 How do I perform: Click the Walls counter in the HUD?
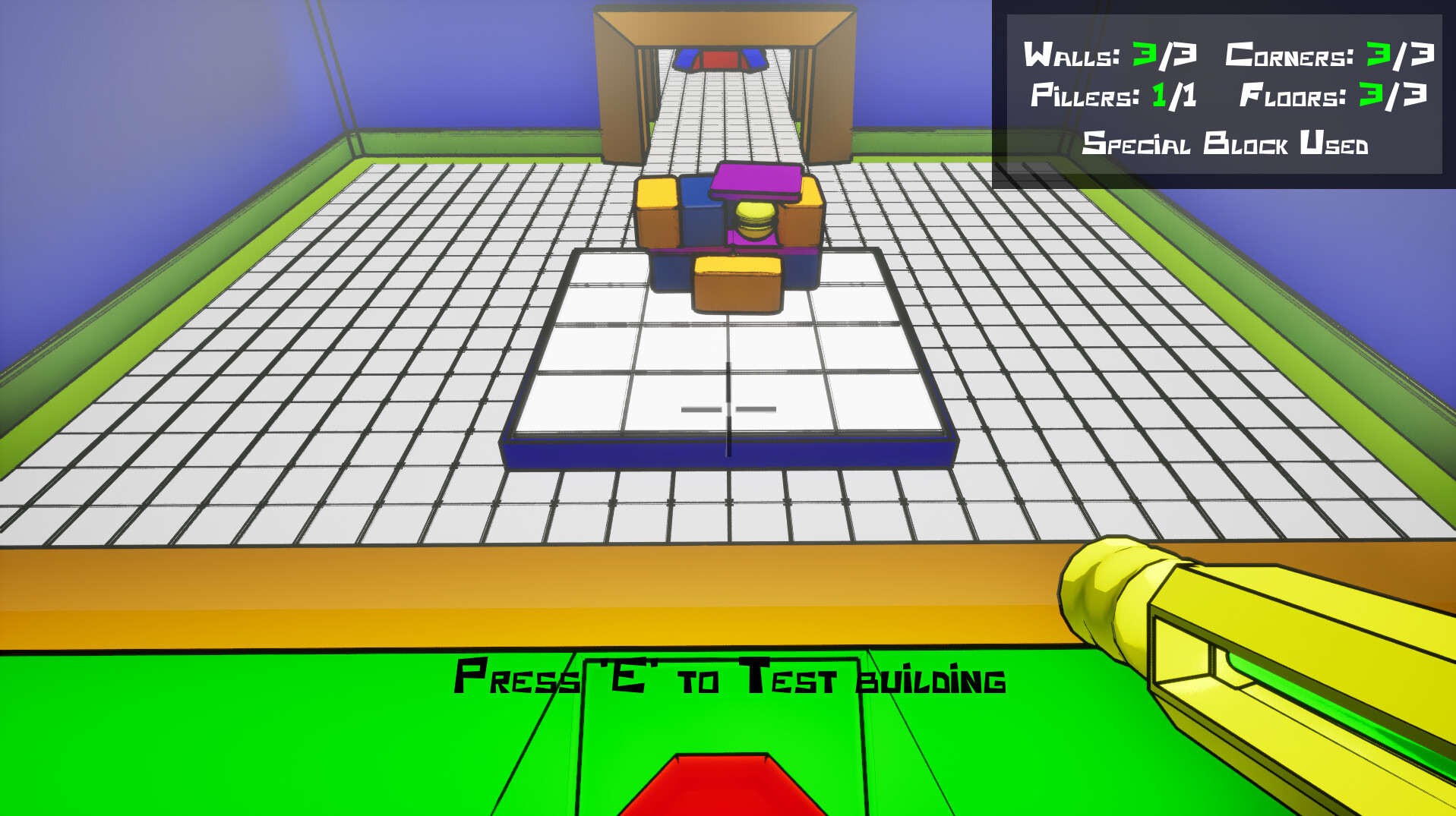coord(1108,53)
